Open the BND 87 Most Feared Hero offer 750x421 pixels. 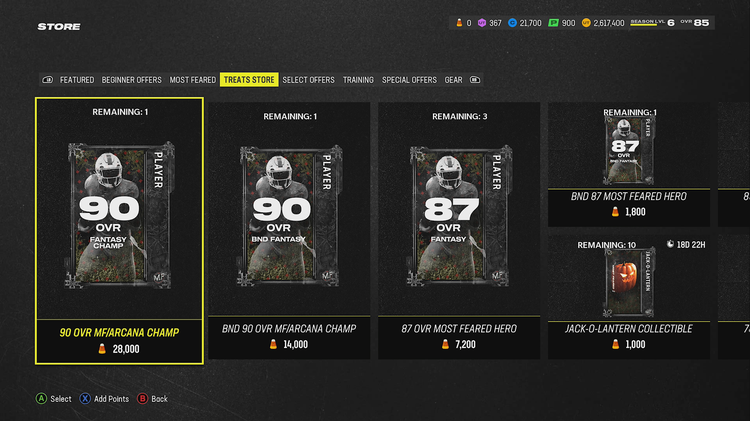point(629,165)
